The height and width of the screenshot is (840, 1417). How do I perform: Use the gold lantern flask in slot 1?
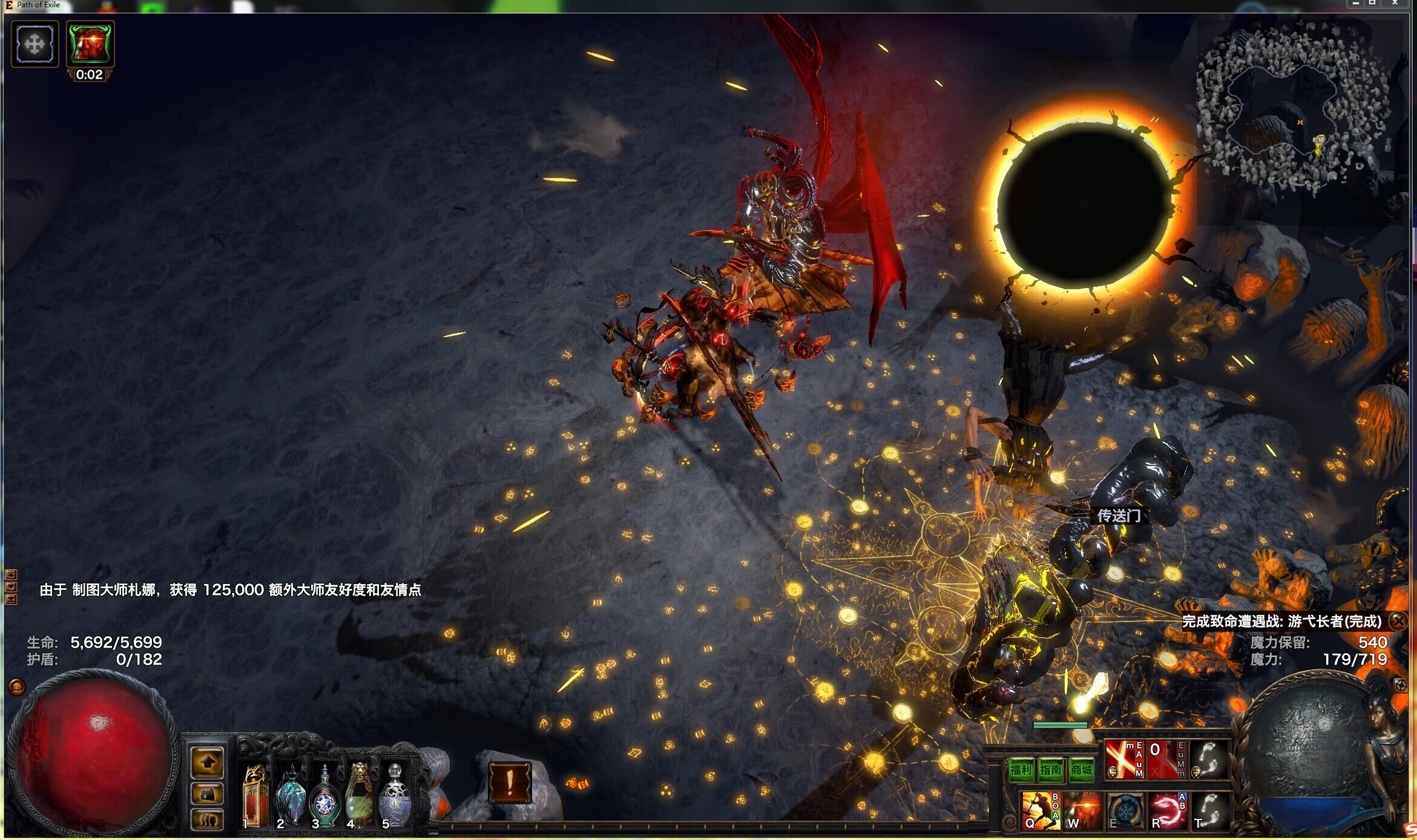(x=255, y=796)
